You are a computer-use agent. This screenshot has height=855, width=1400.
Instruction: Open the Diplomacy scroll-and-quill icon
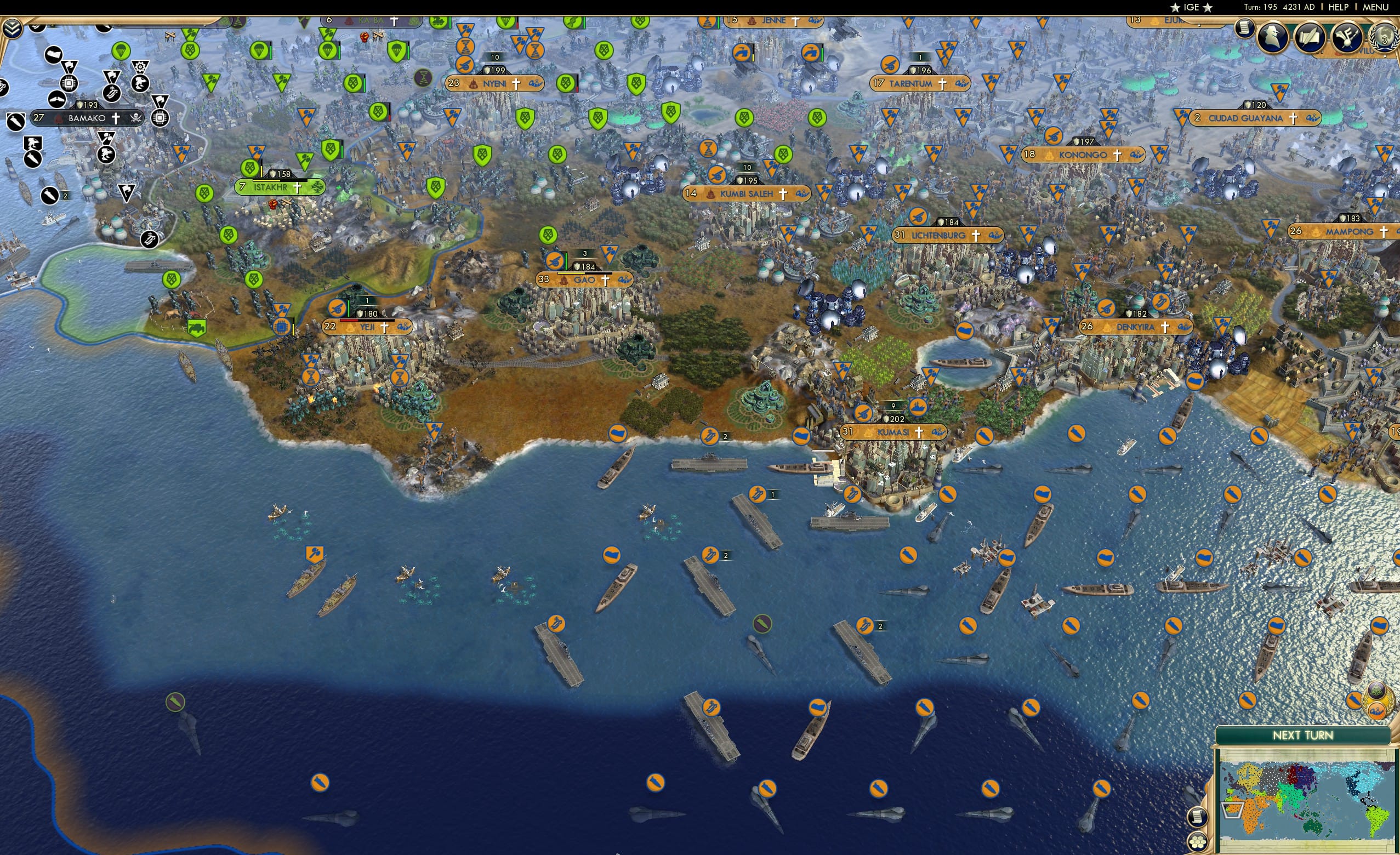1311,37
